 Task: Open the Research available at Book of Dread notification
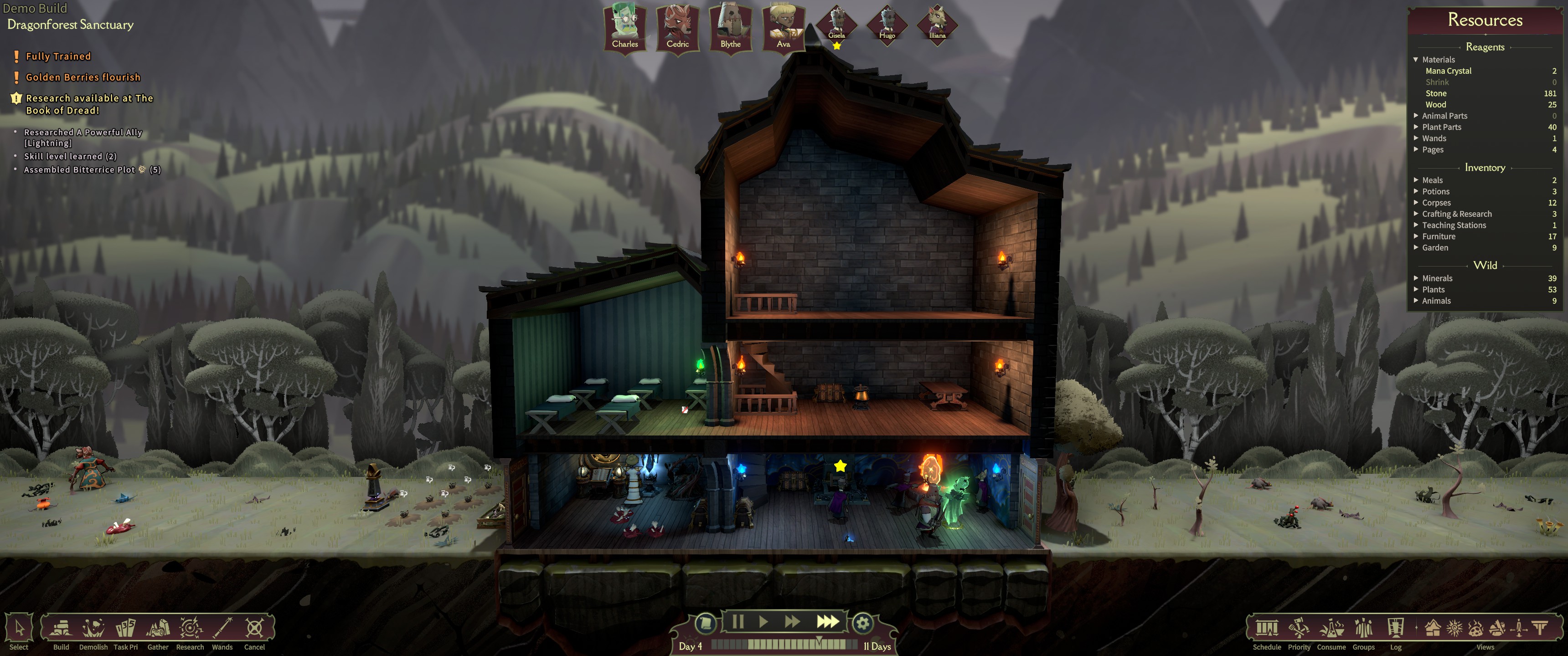coord(89,104)
